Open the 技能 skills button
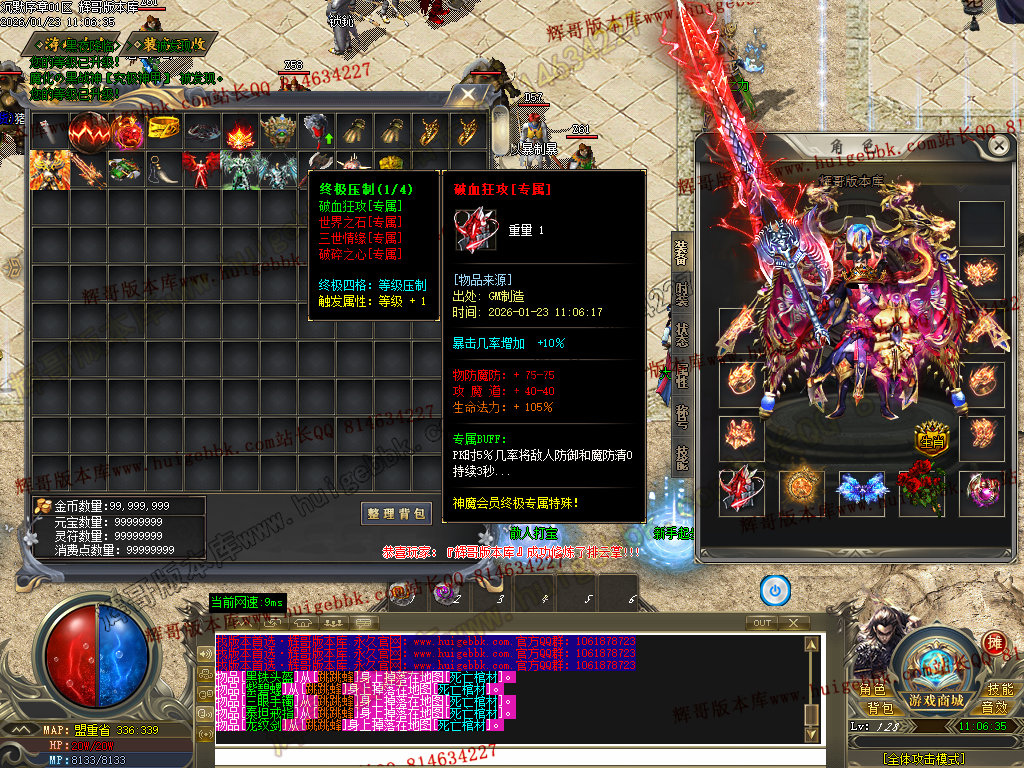Viewport: 1024px width, 768px height. [x=1000, y=690]
